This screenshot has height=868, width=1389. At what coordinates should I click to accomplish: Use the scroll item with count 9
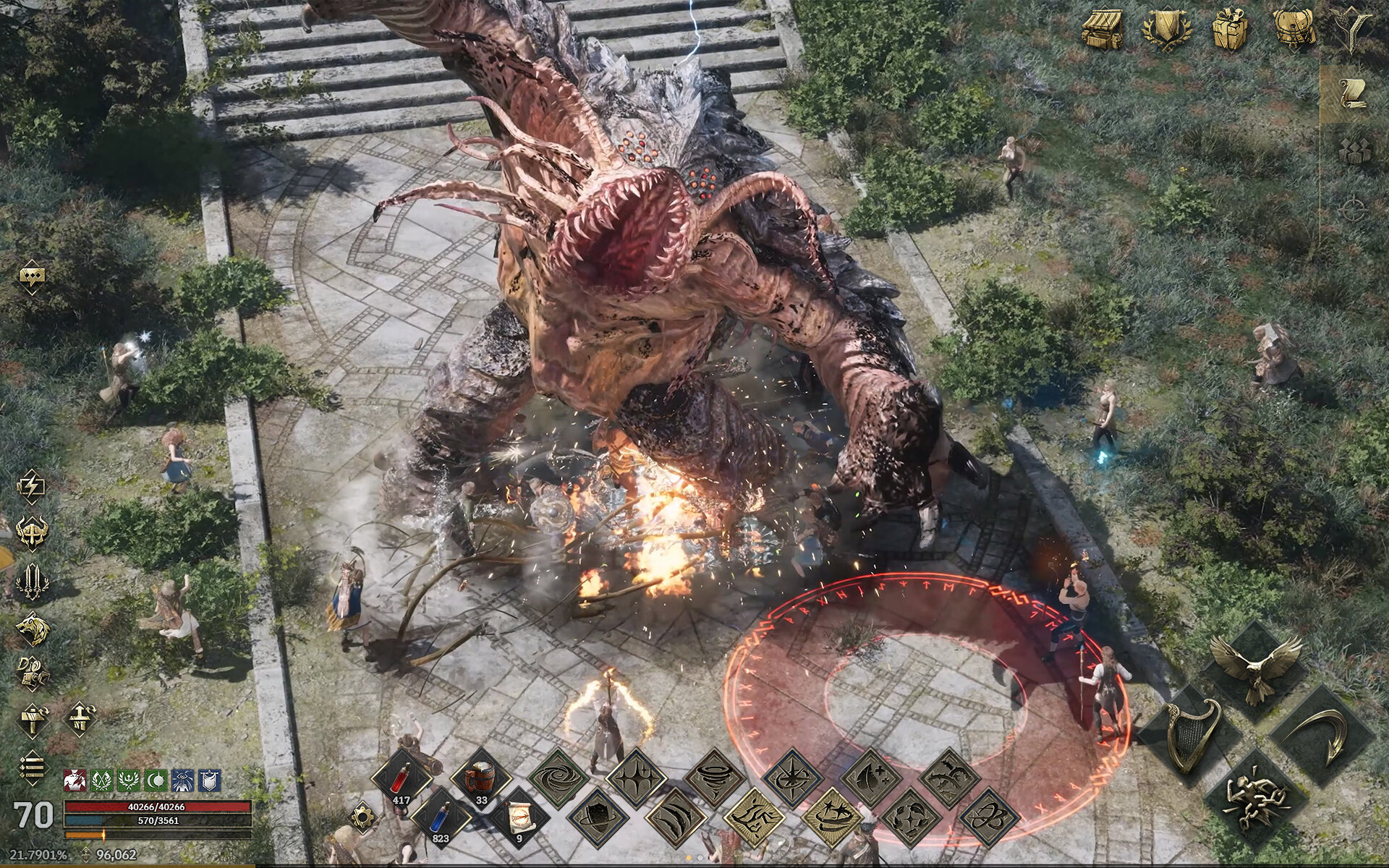(520, 819)
